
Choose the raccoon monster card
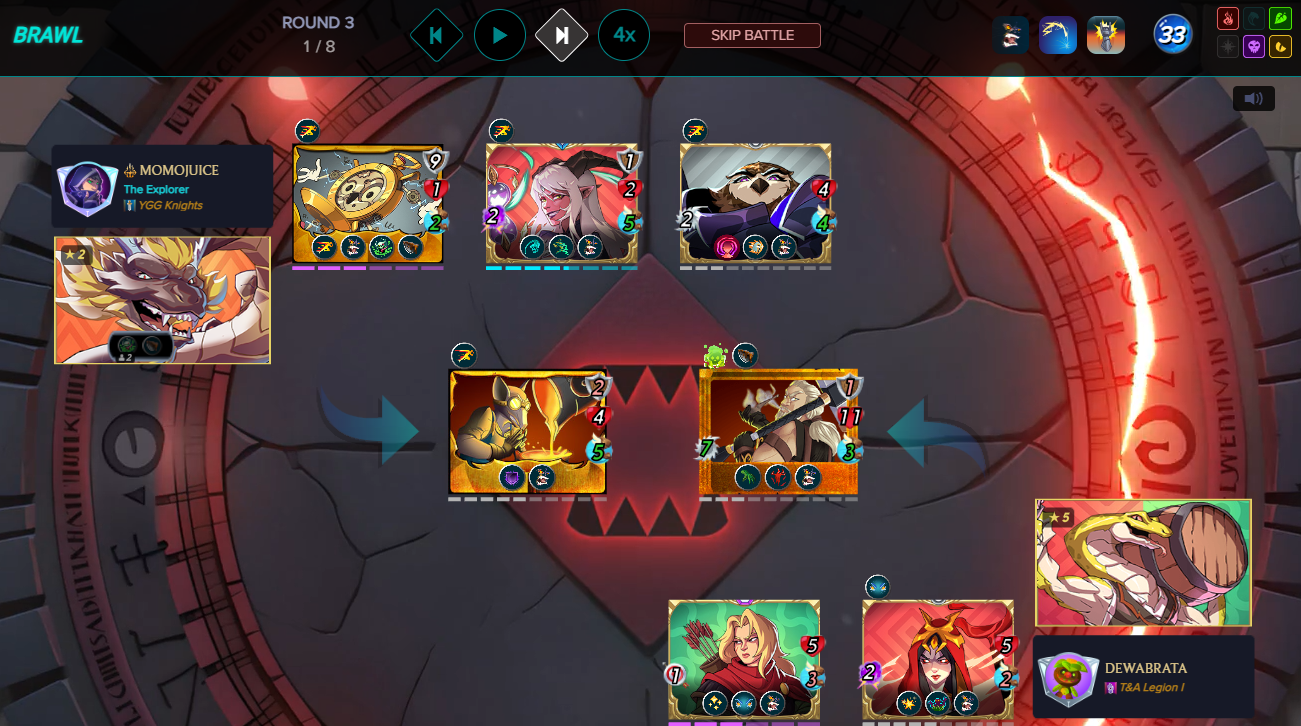(x=756, y=204)
